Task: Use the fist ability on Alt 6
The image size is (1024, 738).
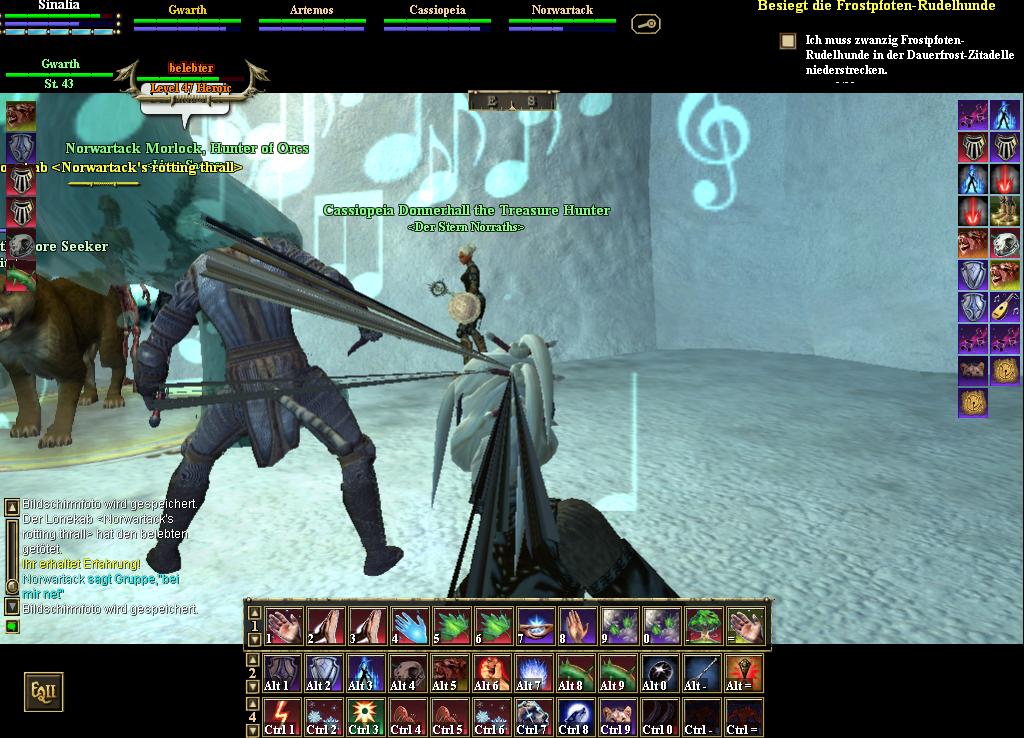Action: coord(491,673)
